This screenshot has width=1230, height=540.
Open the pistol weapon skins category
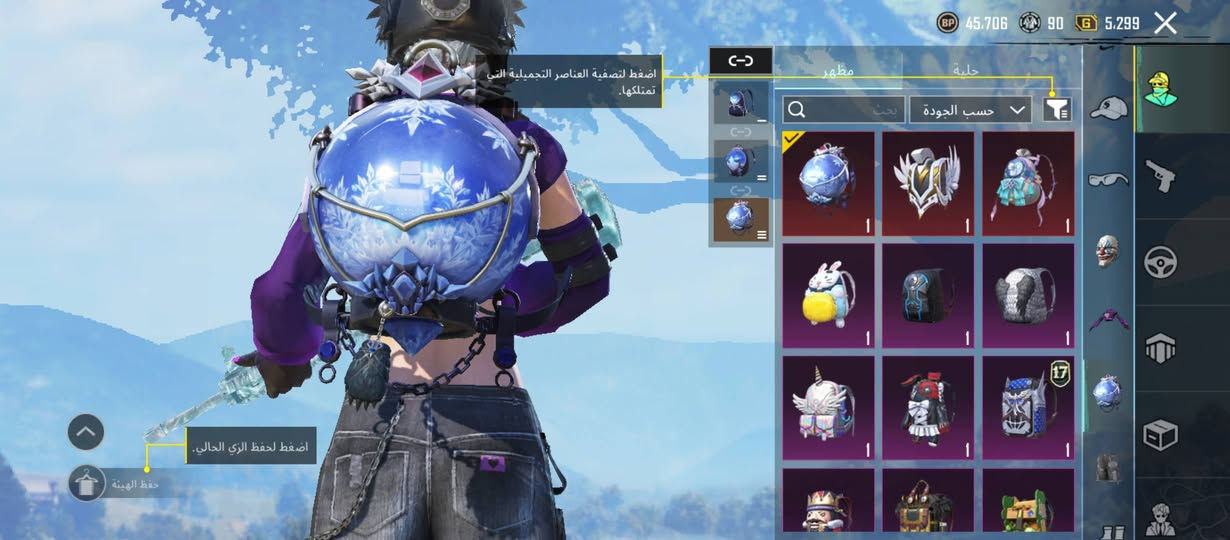[1160, 176]
